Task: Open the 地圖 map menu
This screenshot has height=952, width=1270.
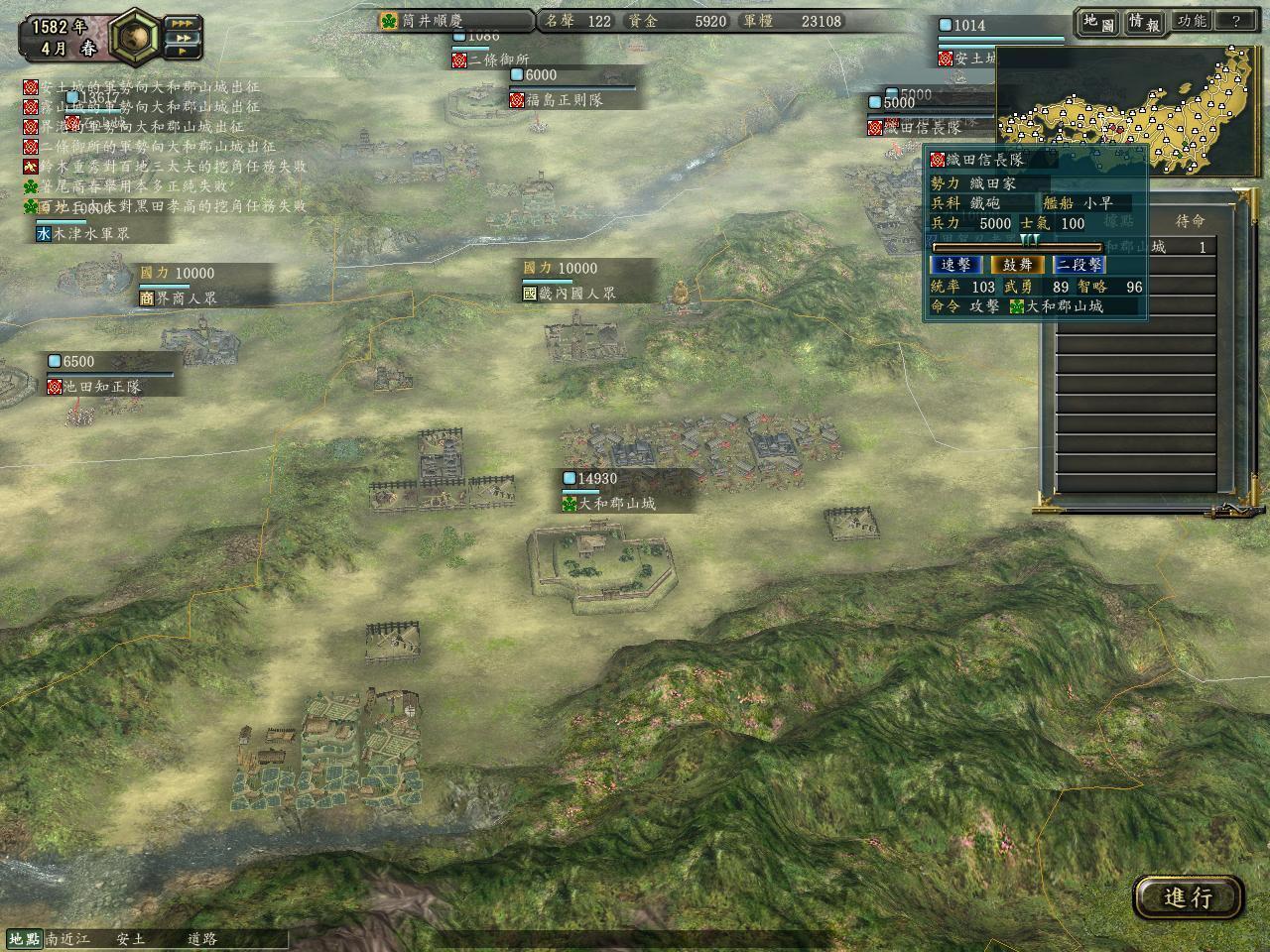Action: [1098, 23]
